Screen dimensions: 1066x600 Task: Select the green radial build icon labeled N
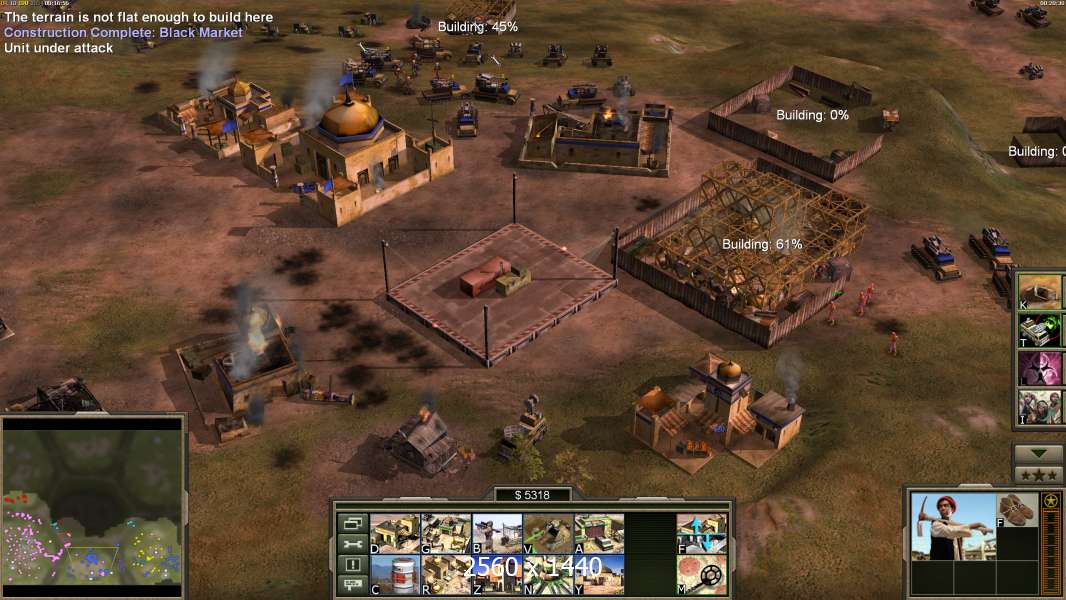(548, 575)
